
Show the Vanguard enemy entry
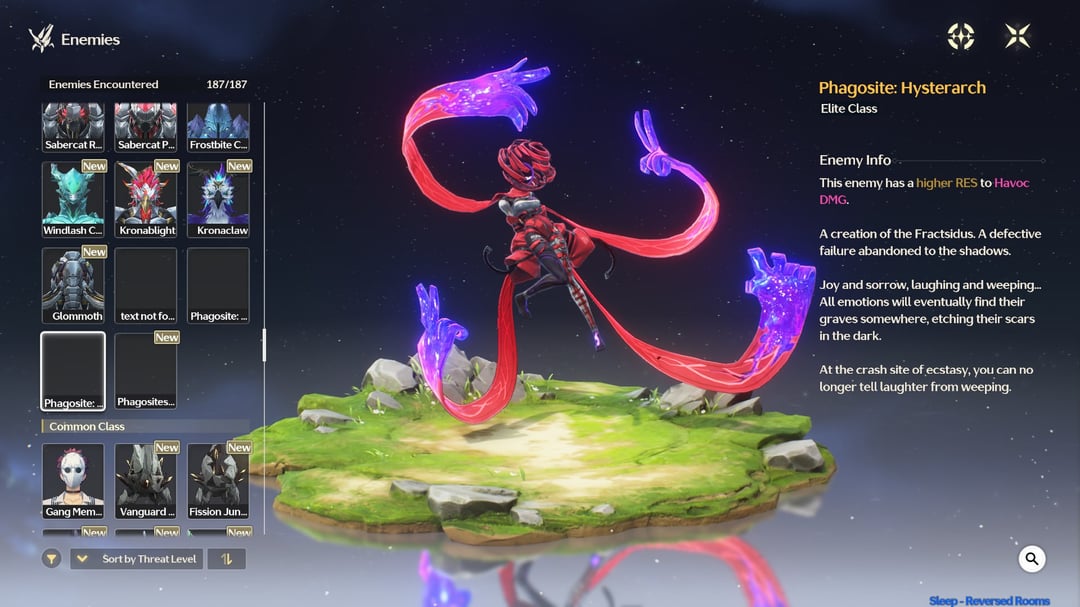146,480
